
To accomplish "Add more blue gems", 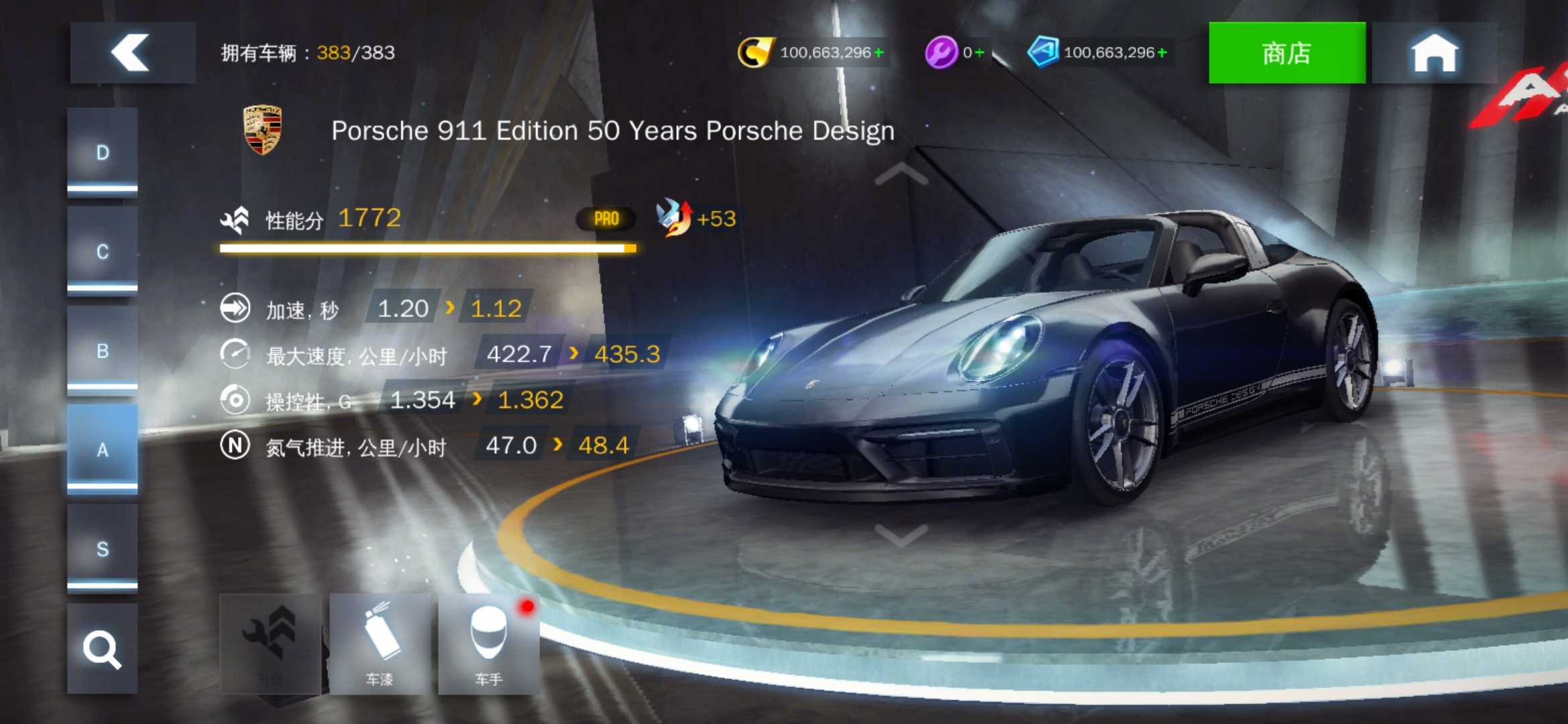I will 1162,52.
